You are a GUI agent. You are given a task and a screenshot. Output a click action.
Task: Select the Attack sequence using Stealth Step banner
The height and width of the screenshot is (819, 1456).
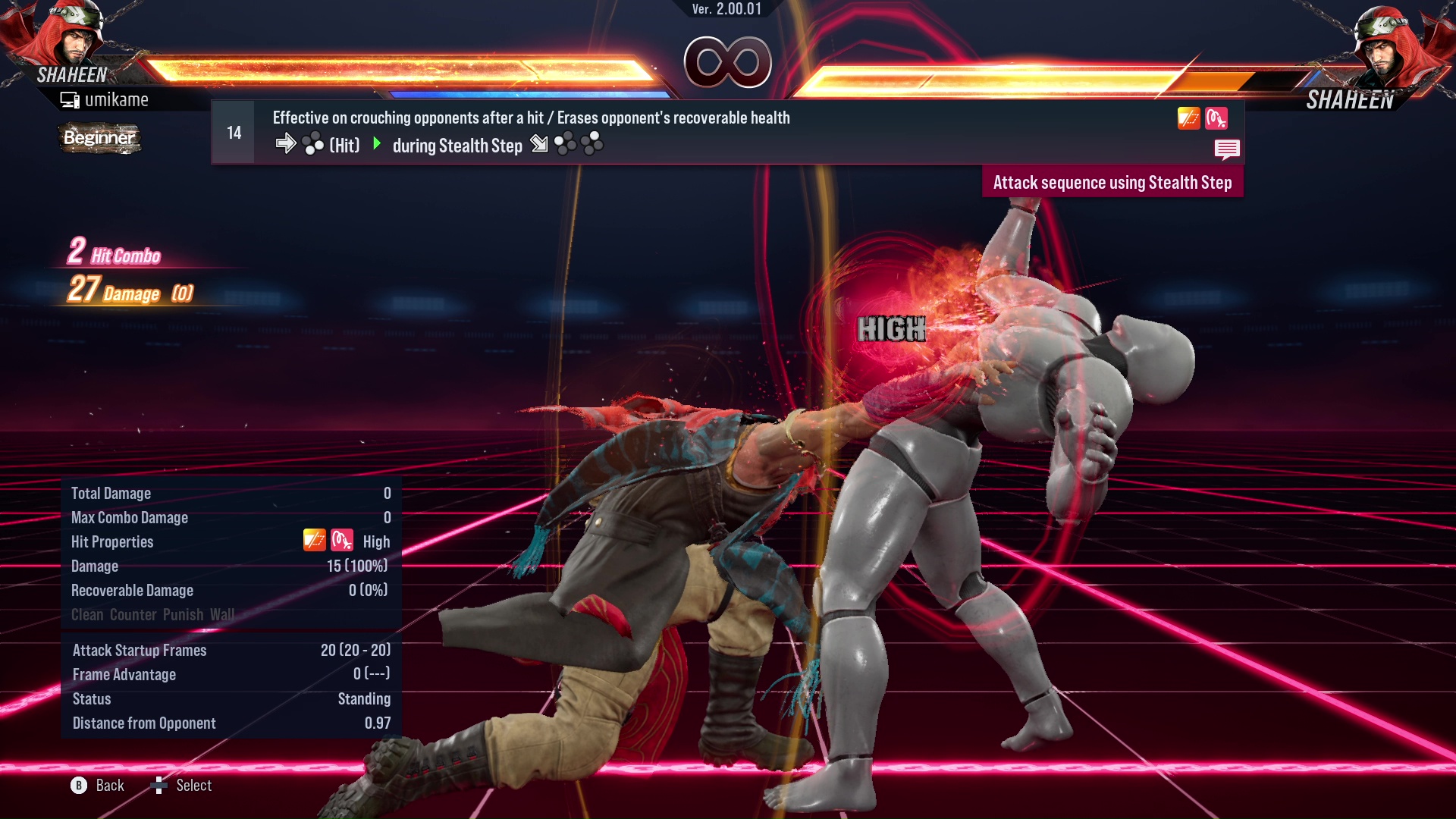click(1112, 182)
